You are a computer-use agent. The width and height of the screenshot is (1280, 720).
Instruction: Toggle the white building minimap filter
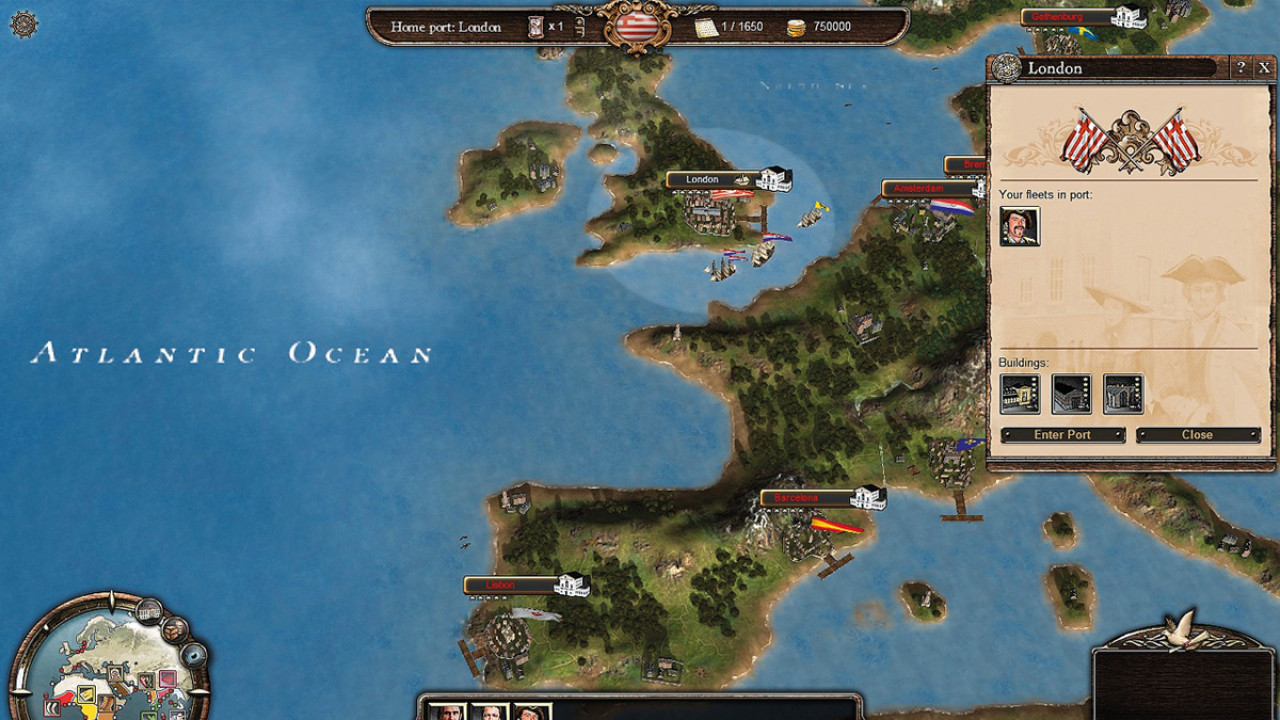tap(149, 609)
